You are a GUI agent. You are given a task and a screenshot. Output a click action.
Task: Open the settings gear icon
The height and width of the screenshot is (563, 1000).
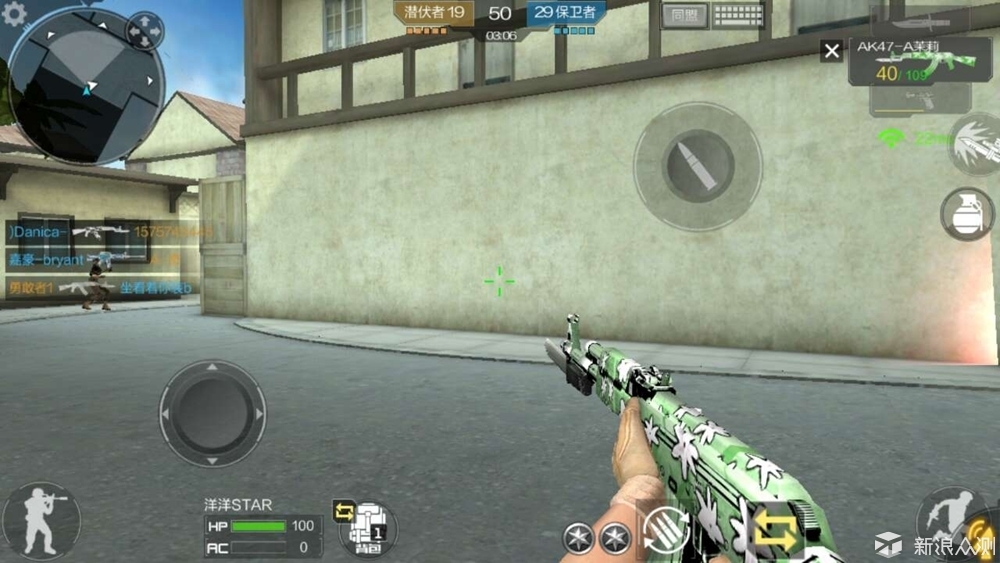click(12, 12)
